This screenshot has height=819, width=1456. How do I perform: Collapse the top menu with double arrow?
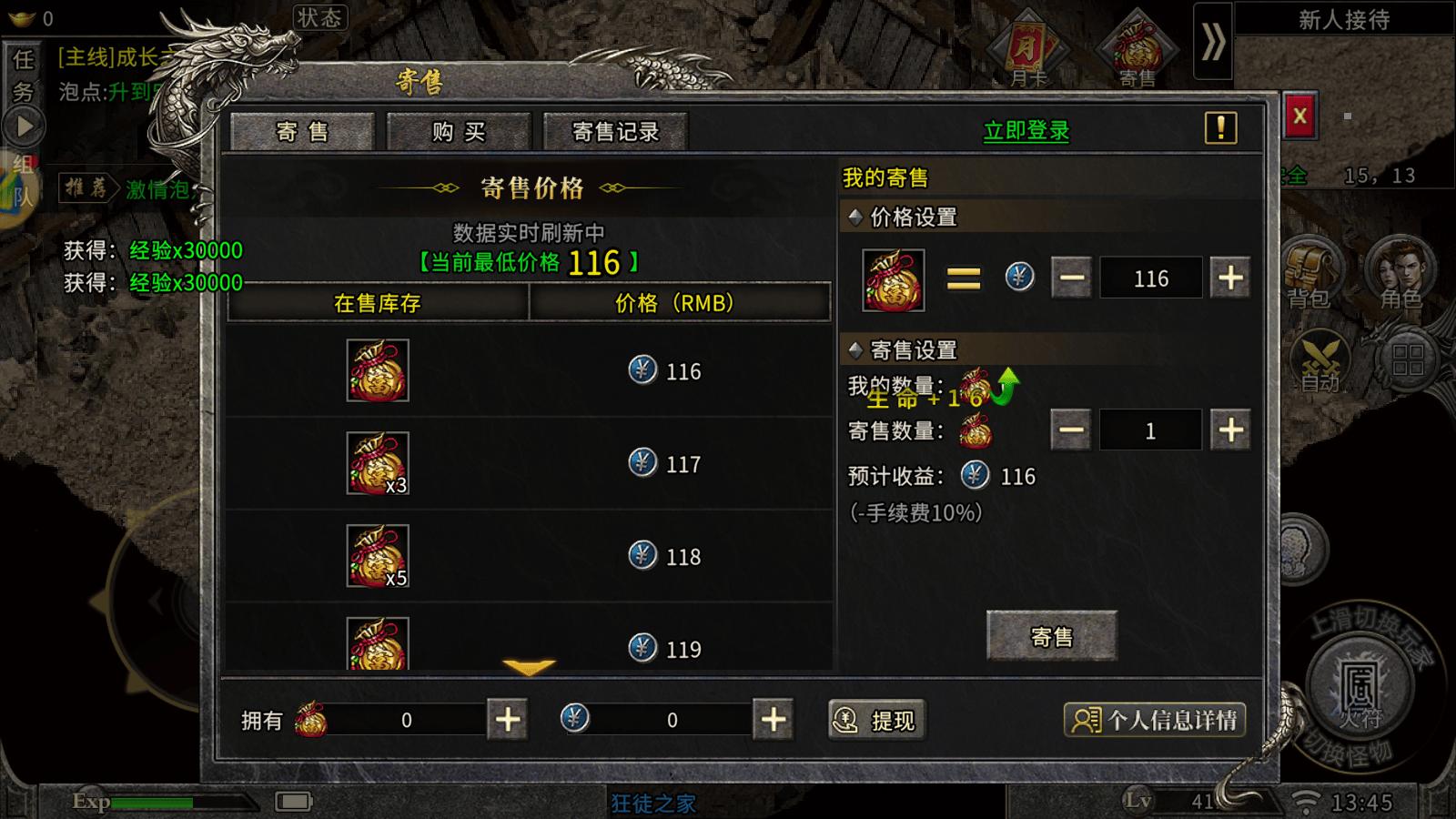click(1213, 42)
